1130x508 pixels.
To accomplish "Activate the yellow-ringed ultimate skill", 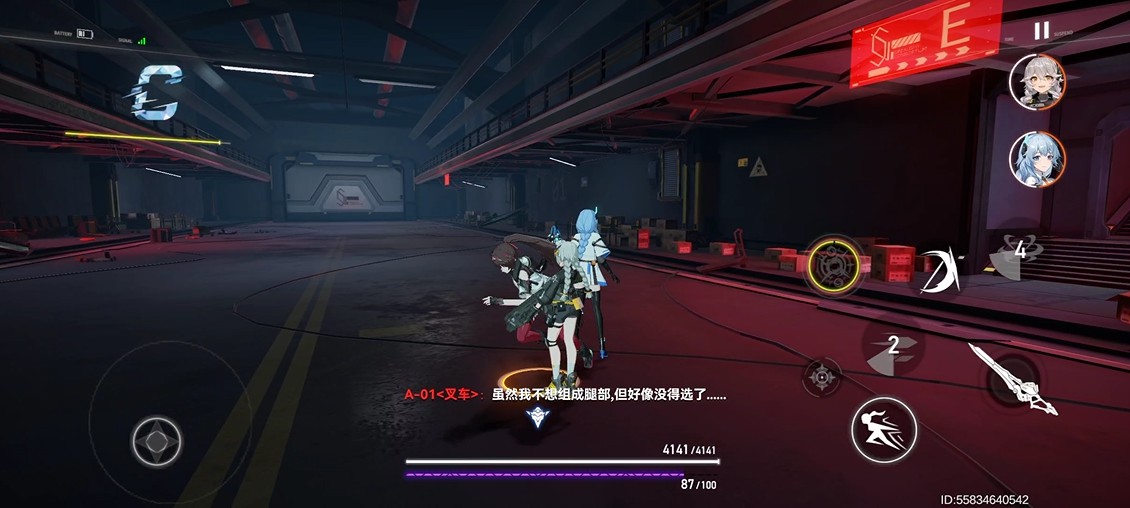I will click(x=834, y=266).
